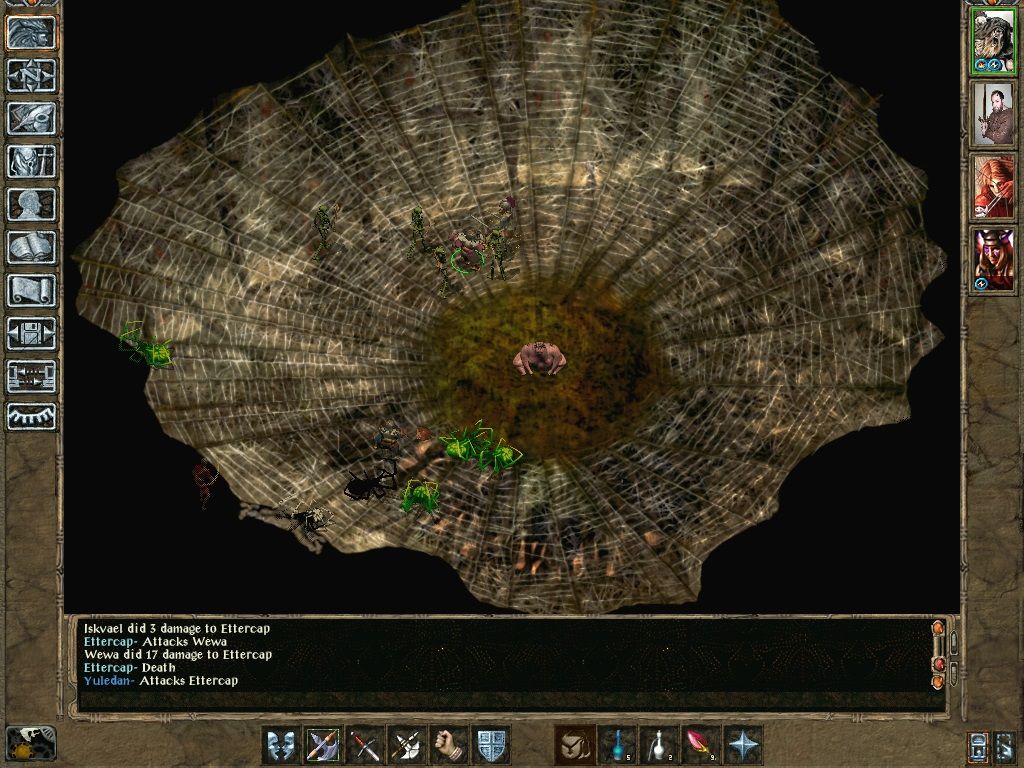Open the area map with the compass button

tap(32, 76)
